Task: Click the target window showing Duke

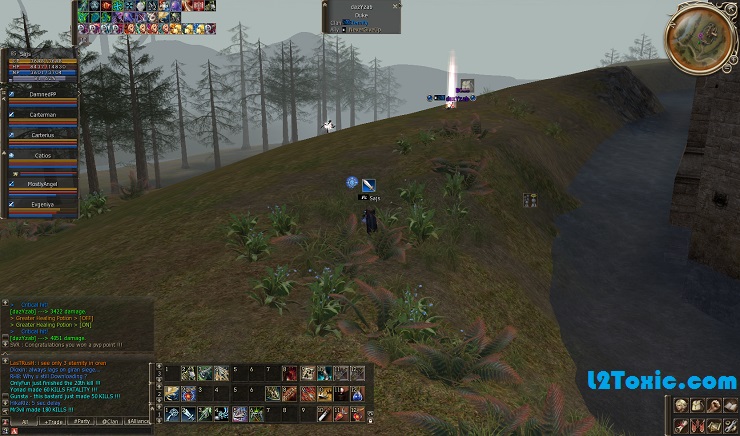Action: coord(360,17)
